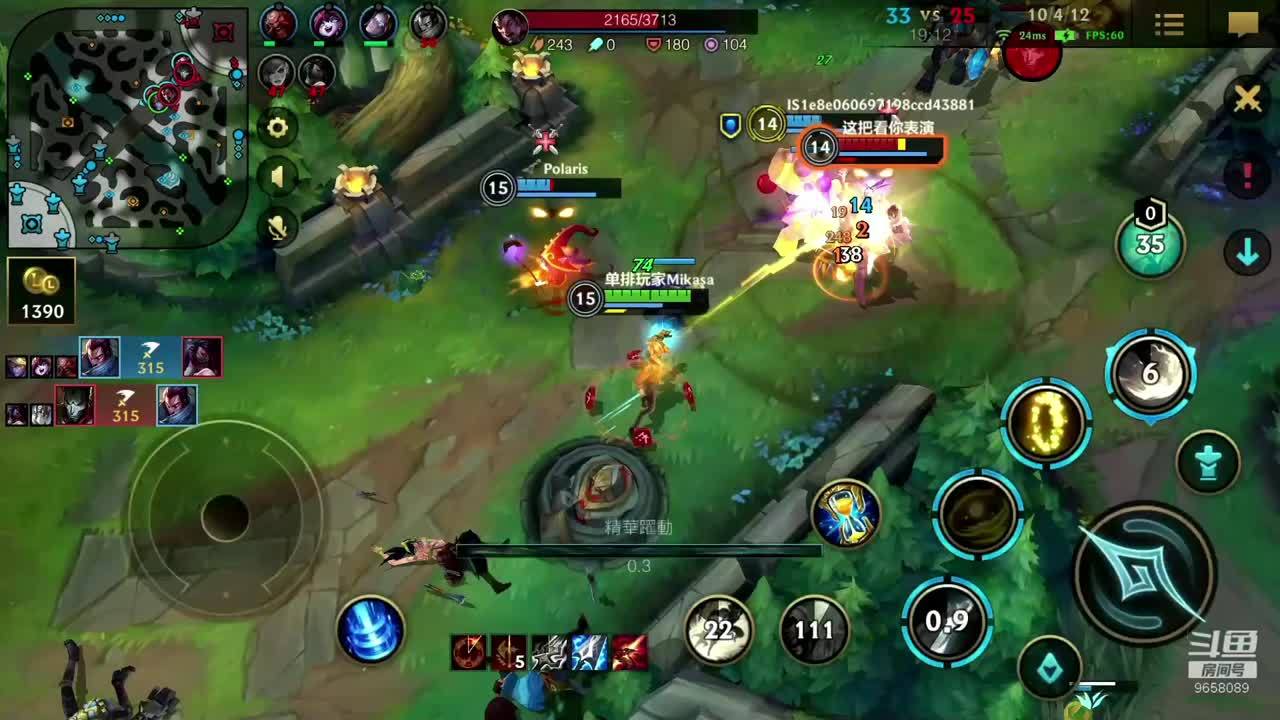
Task: Open the chat bubble icon
Action: pos(1243,25)
